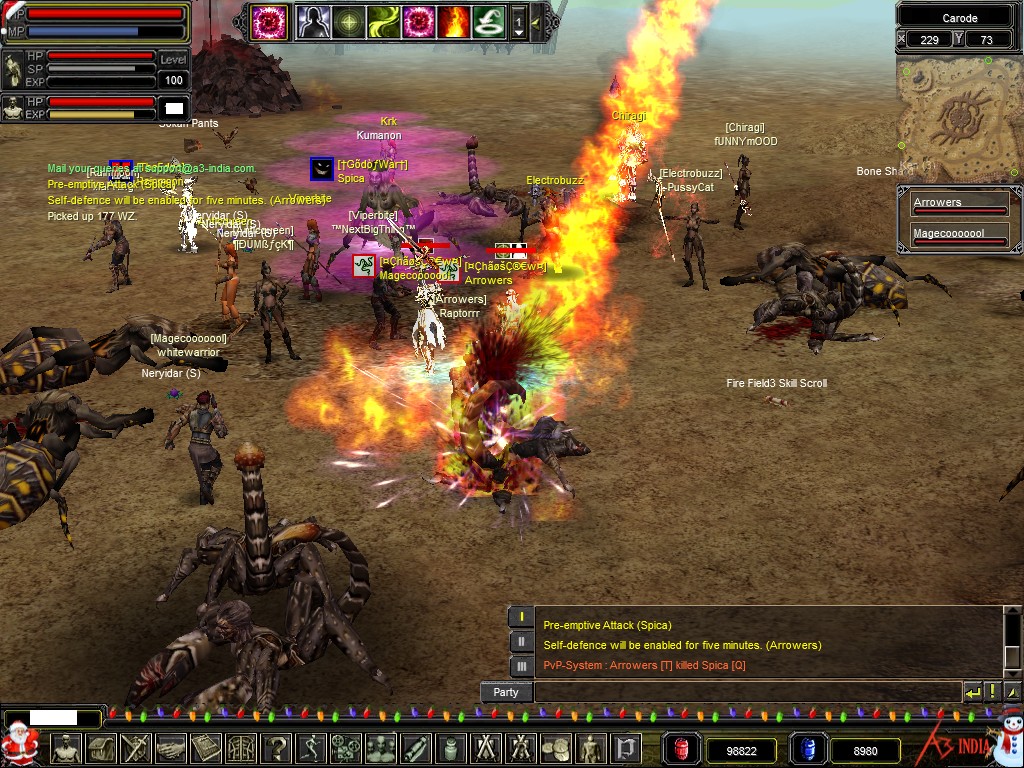Use the red HP potion slot
This screenshot has height=768, width=1024.
pos(680,749)
